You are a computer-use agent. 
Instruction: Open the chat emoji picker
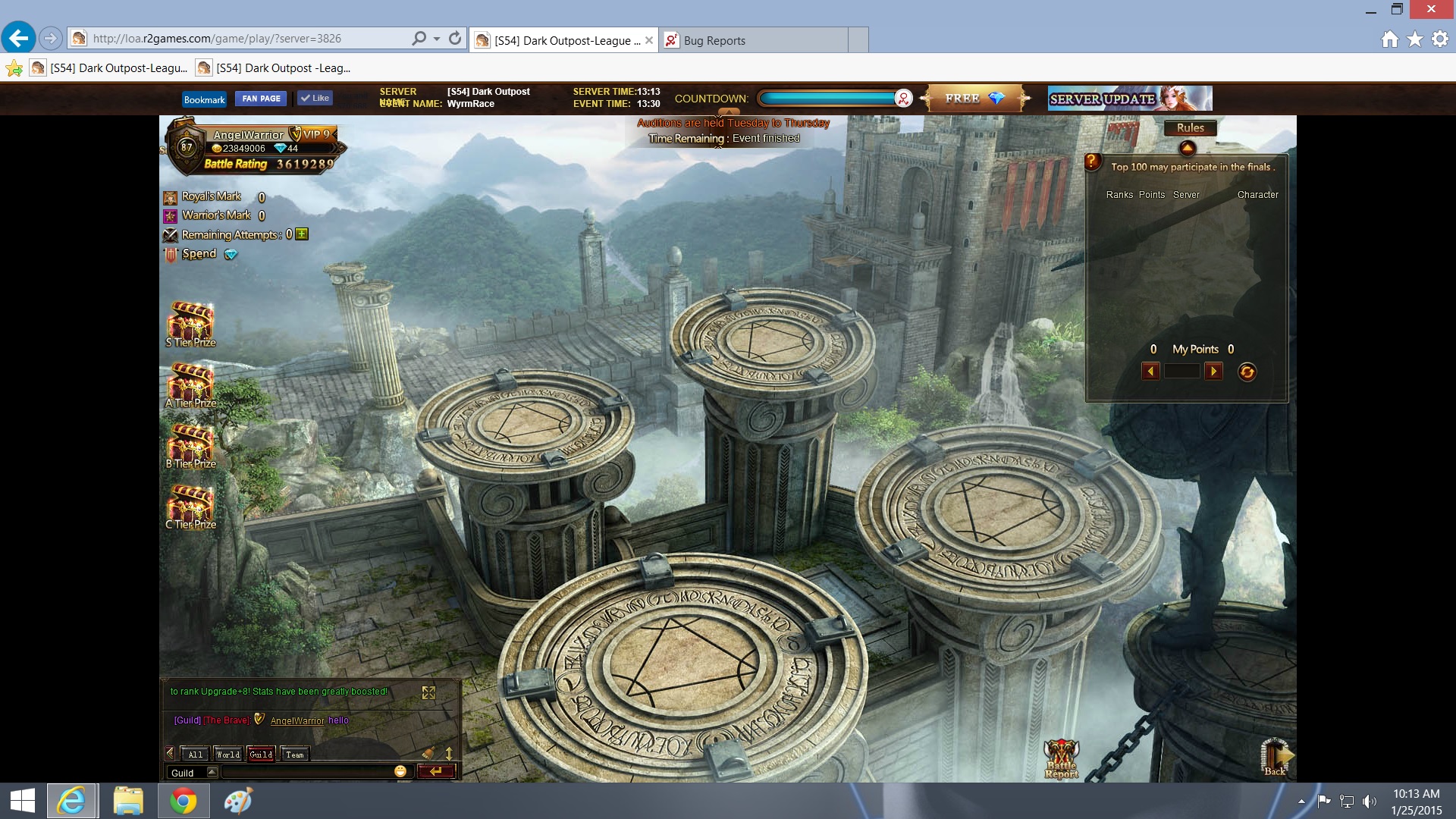coord(400,771)
